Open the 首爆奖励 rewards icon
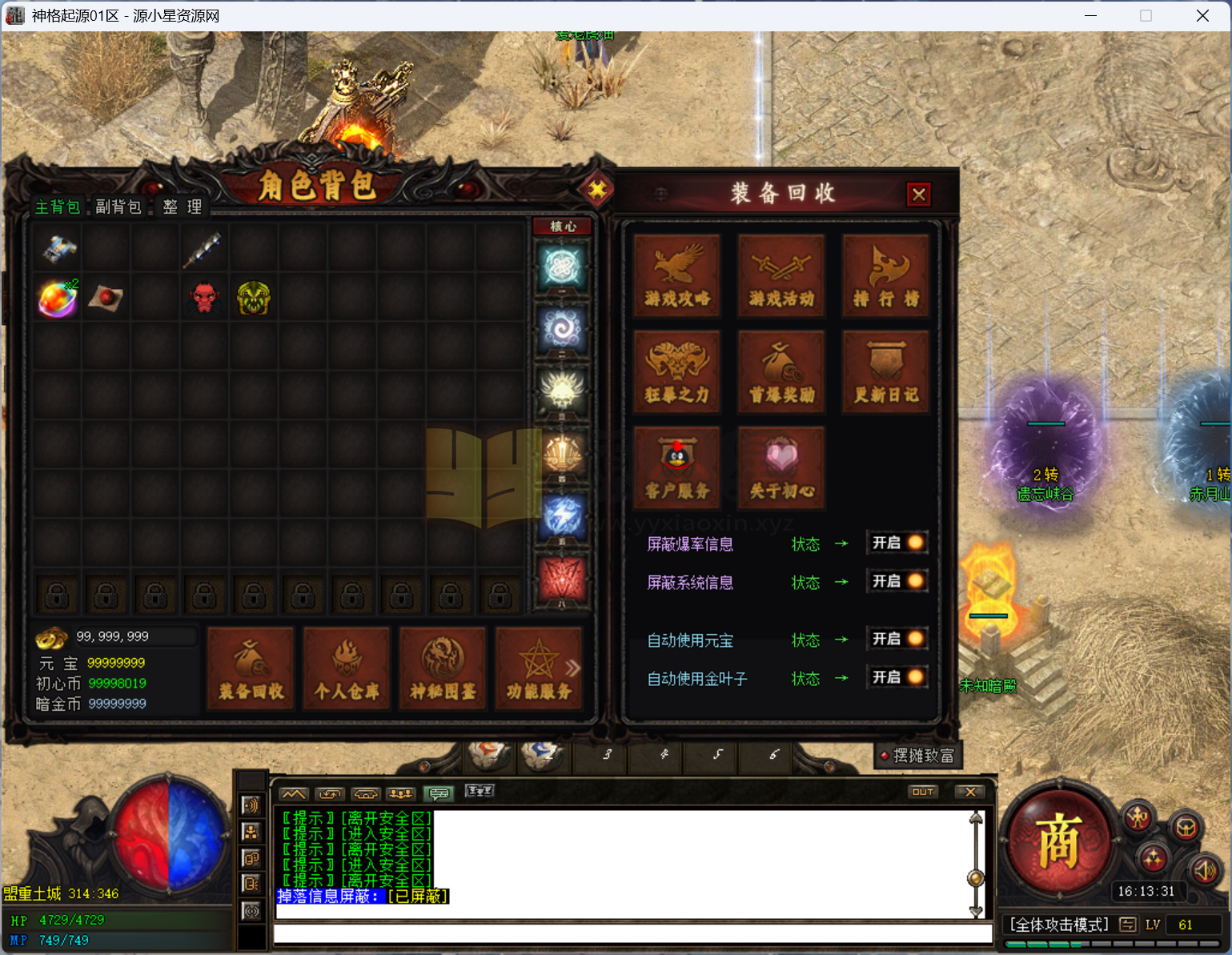The image size is (1232, 955). click(781, 371)
